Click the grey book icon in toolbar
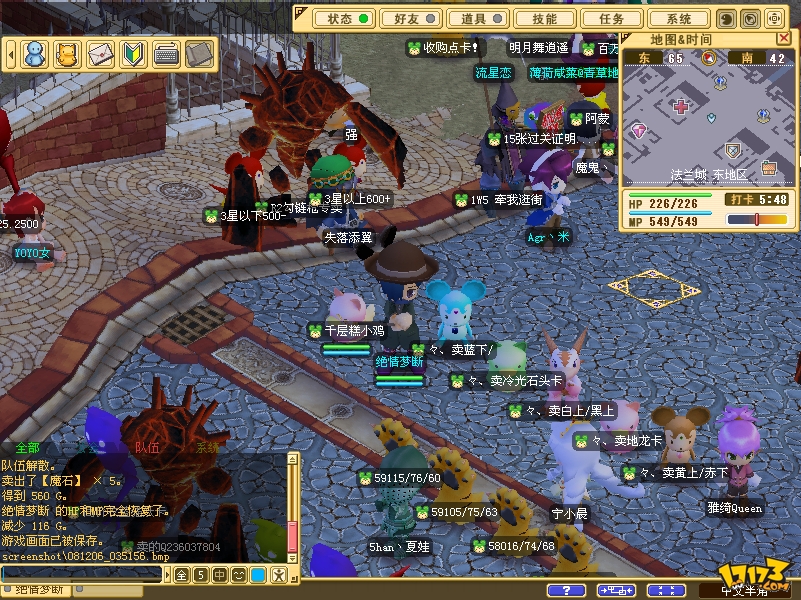 click(x=199, y=54)
